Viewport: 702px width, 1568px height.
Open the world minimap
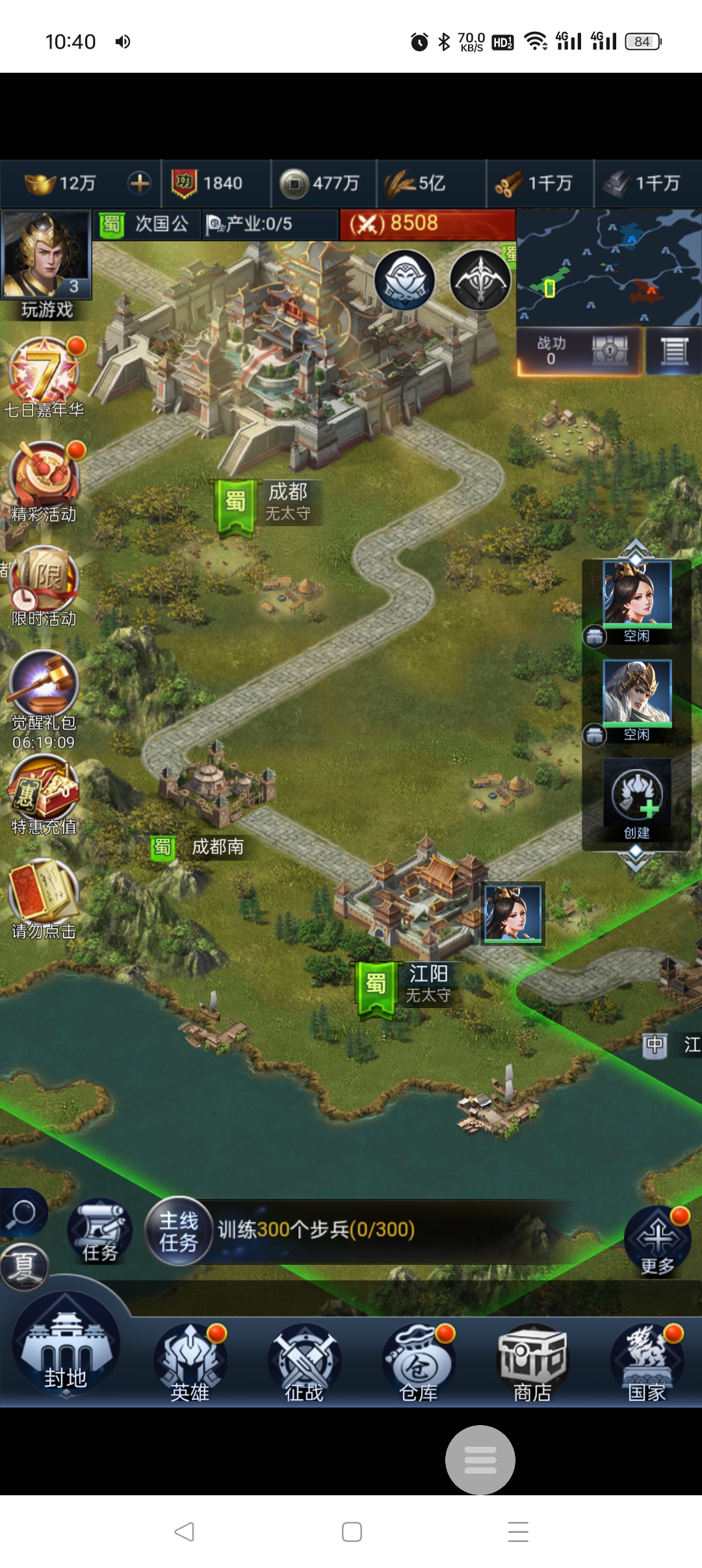608,267
